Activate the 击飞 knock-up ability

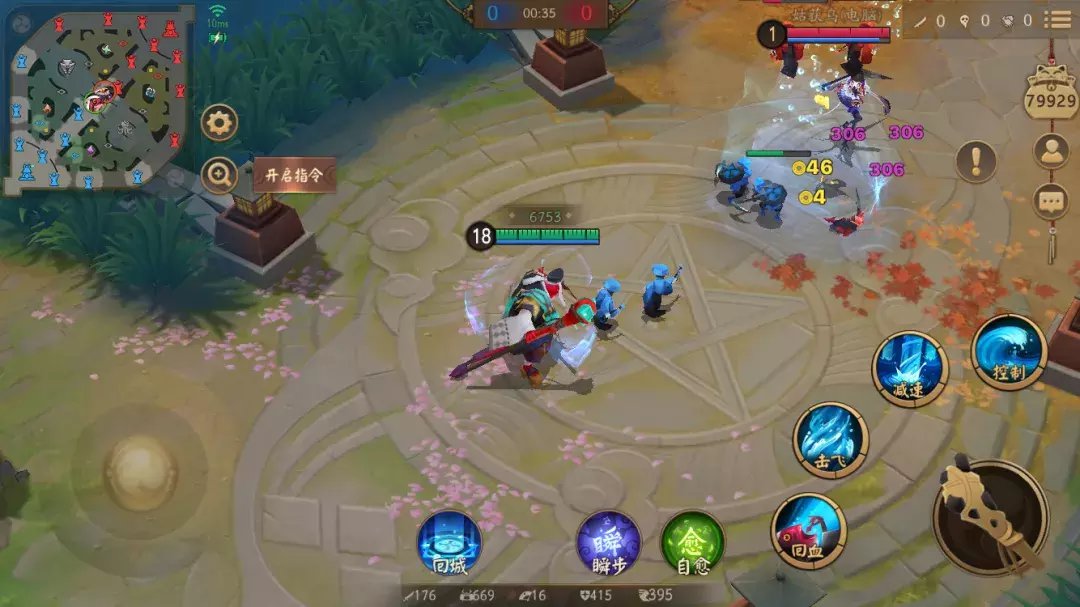pos(831,439)
